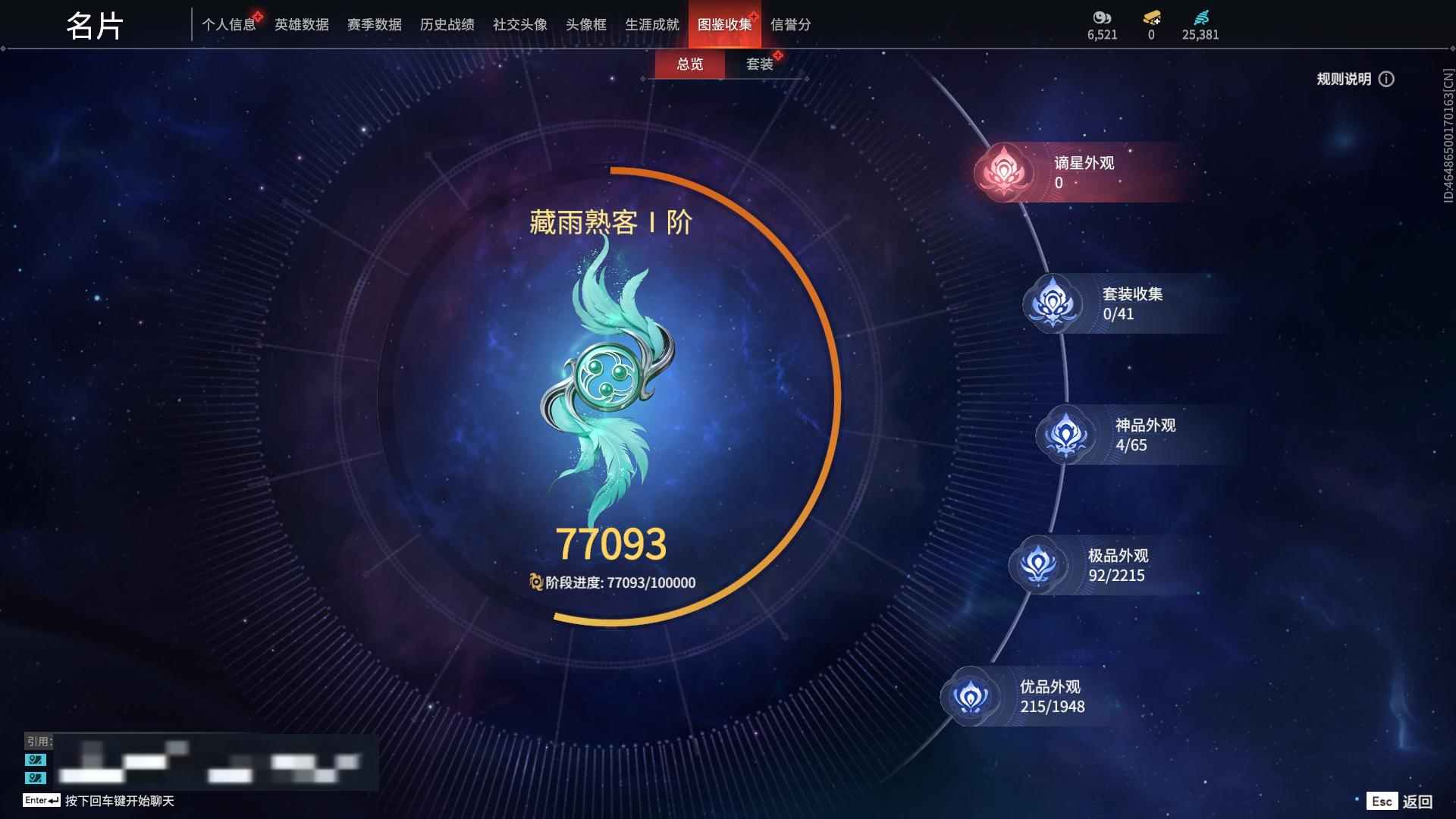Screen dimensions: 1456x819
Task: Open the 生涯成就 menu item
Action: pyautogui.click(x=651, y=24)
